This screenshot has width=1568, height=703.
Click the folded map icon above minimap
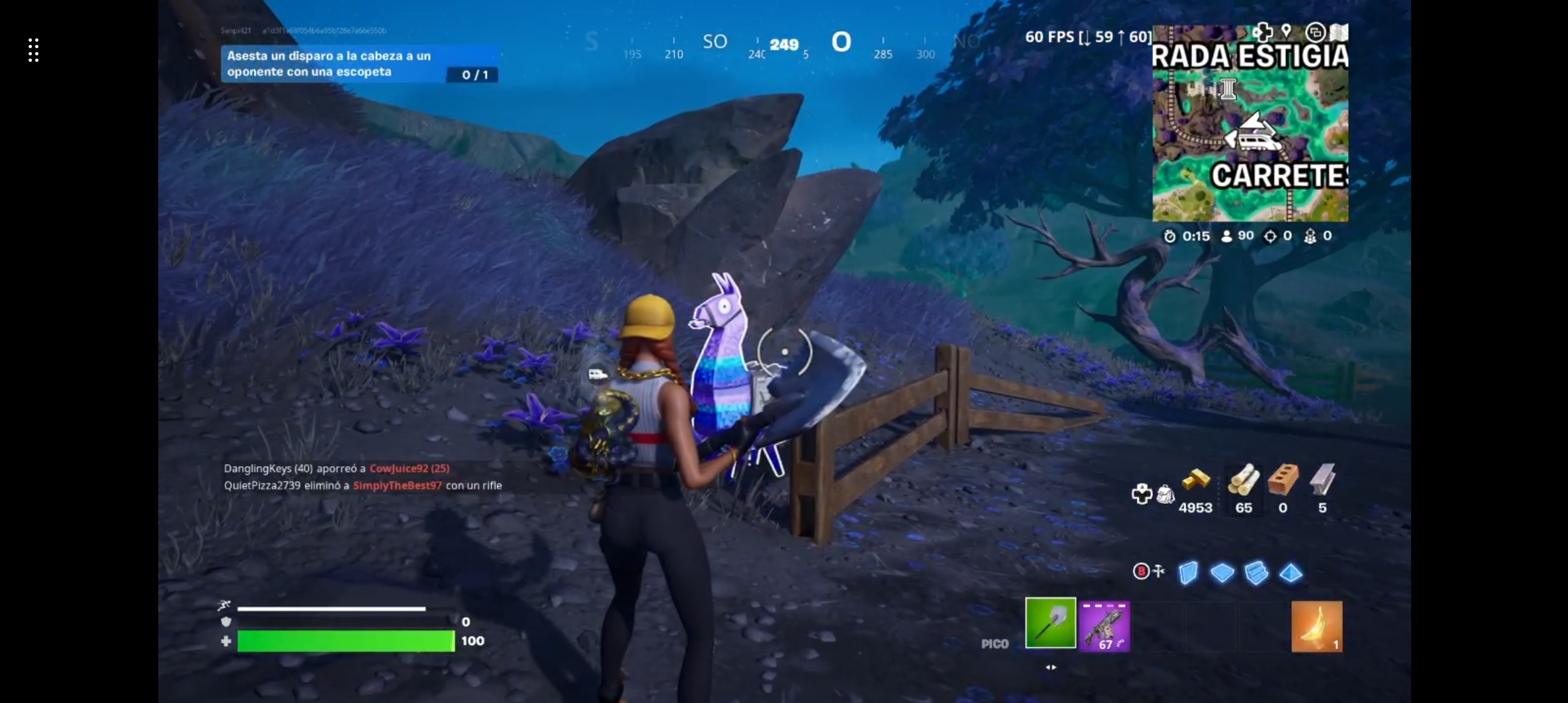pos(1339,32)
